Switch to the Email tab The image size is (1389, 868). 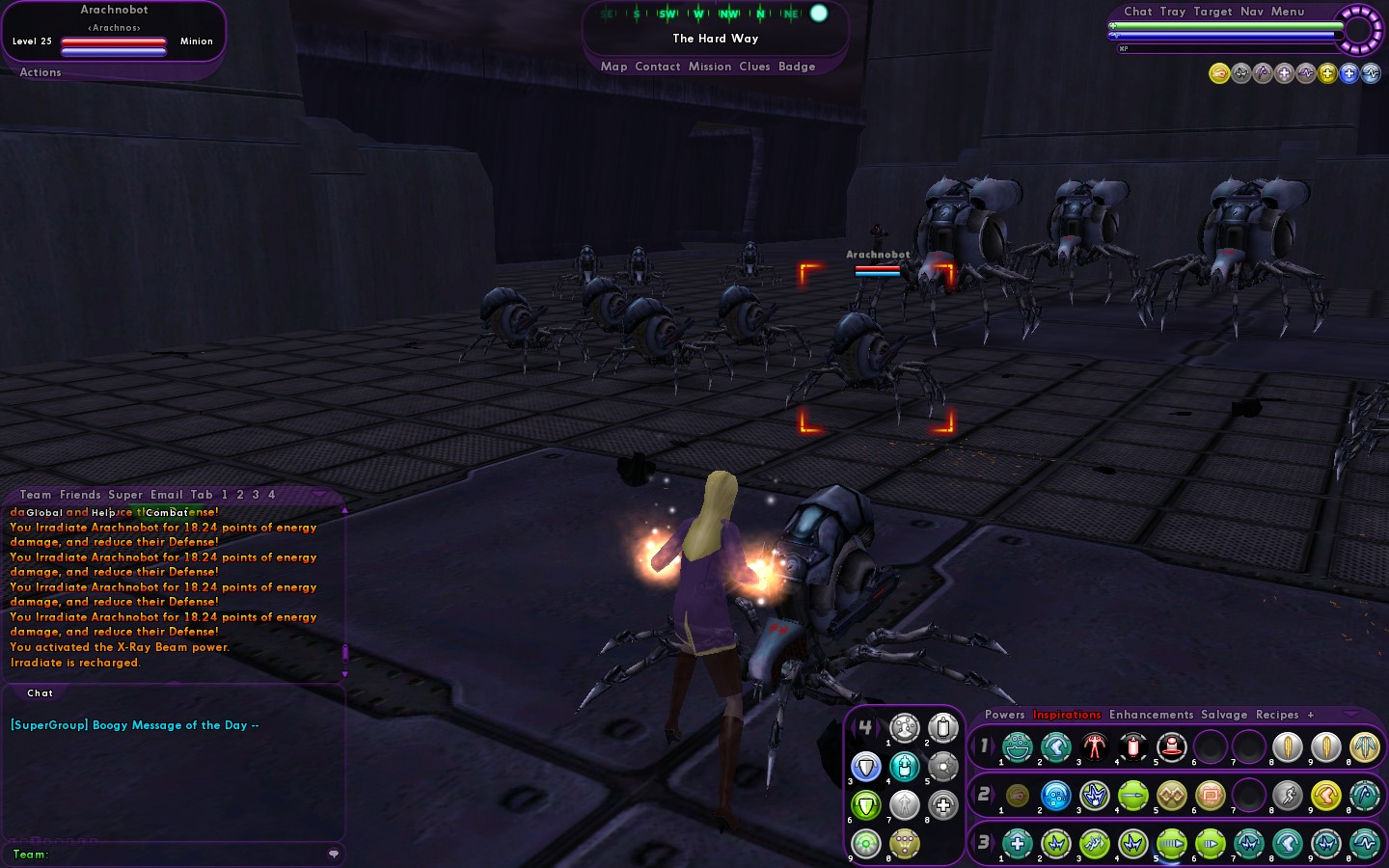coord(166,495)
